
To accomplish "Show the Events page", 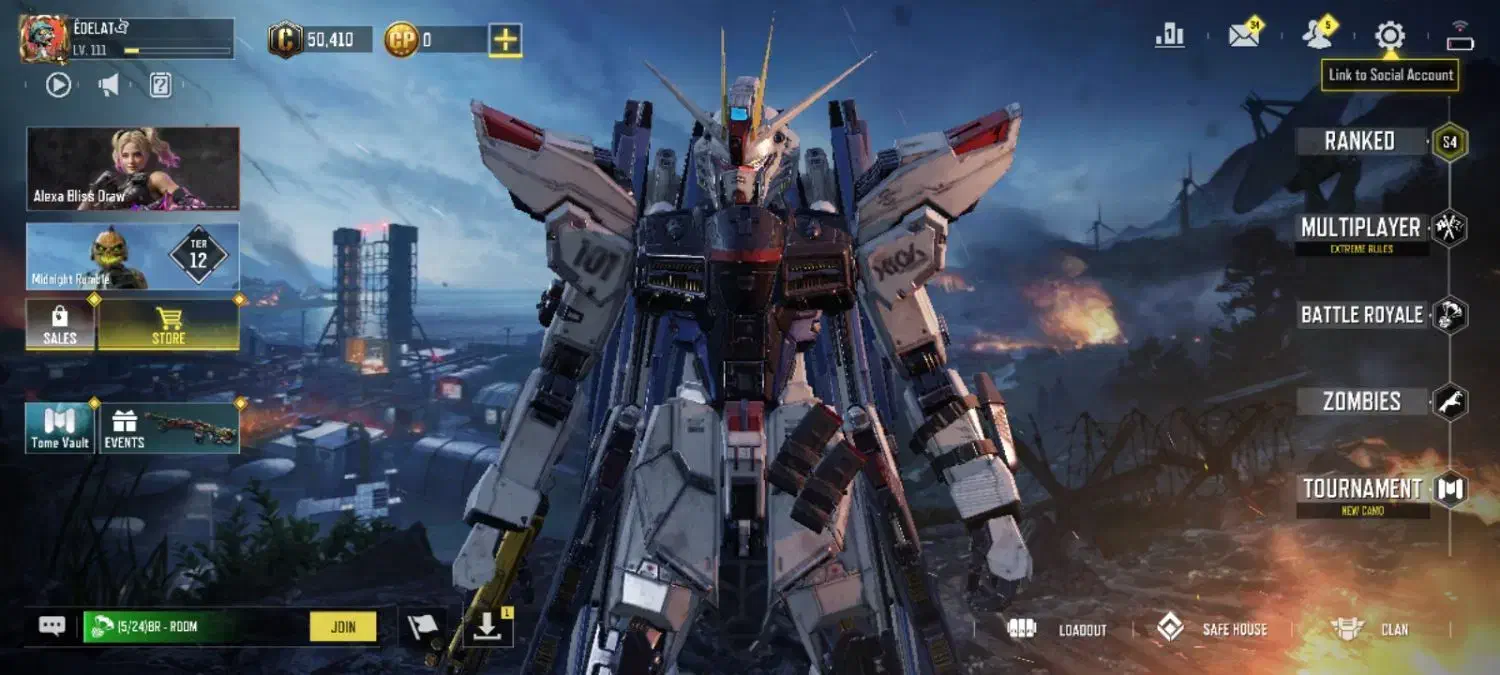I will tap(167, 428).
